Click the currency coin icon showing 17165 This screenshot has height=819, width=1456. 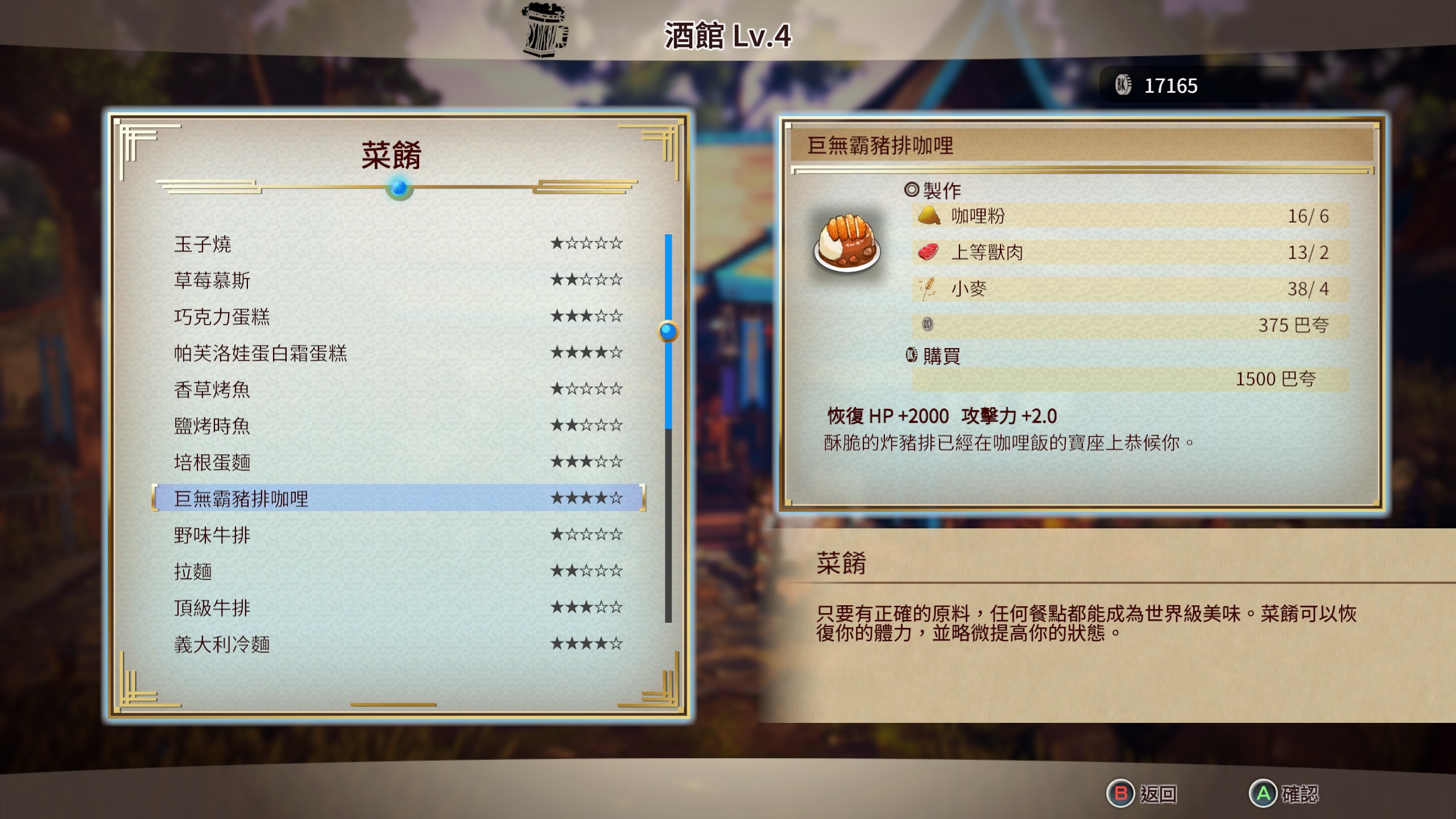(x=1124, y=86)
